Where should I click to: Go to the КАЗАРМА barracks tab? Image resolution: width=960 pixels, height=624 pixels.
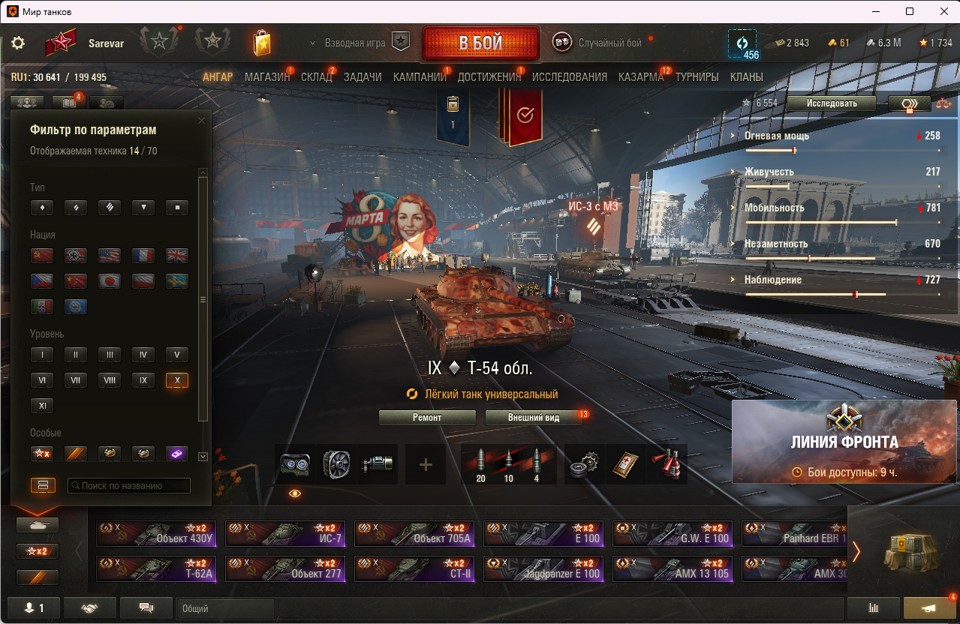(x=640, y=77)
